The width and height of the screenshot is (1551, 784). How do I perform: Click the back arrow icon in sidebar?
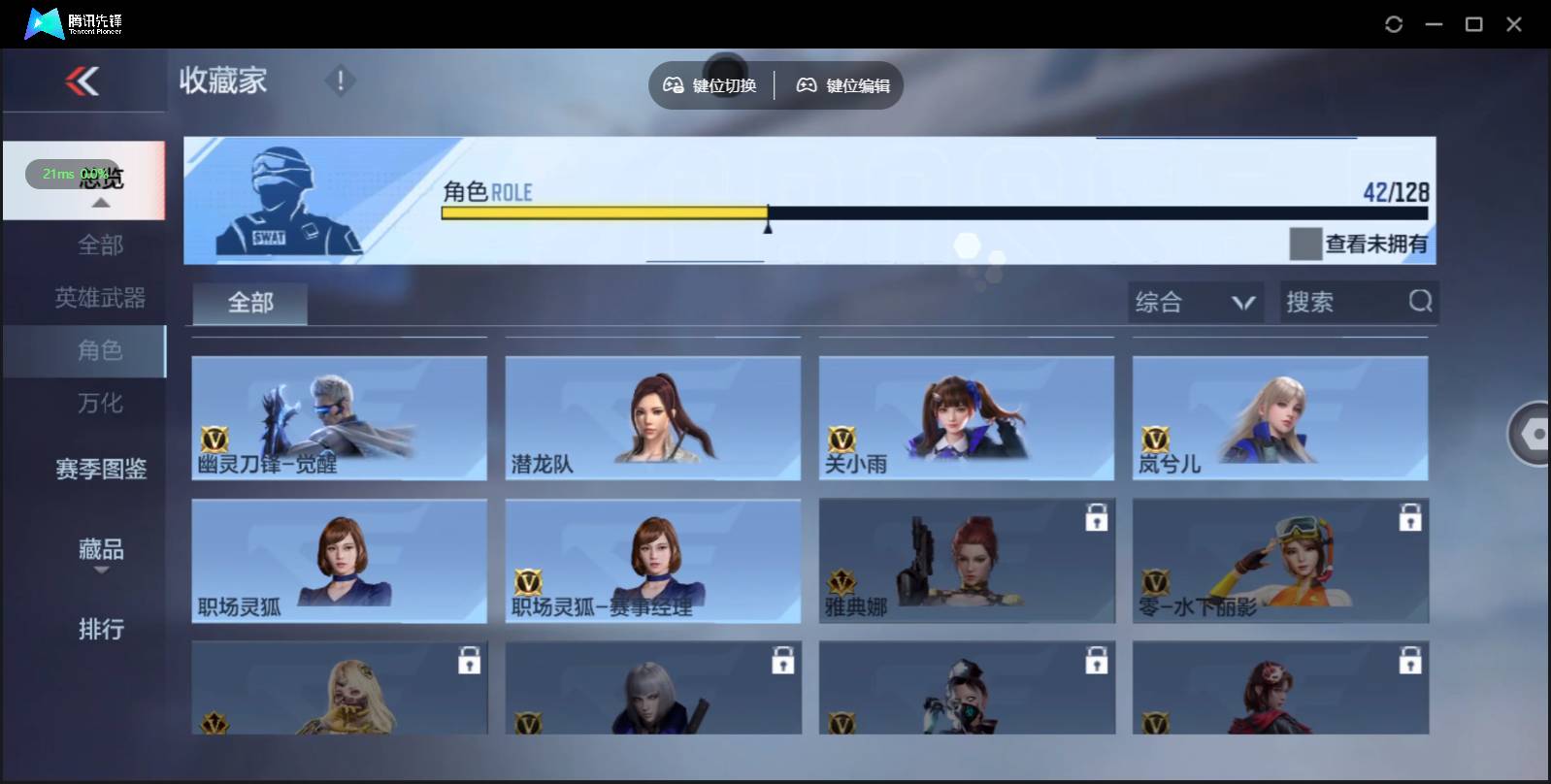point(83,82)
